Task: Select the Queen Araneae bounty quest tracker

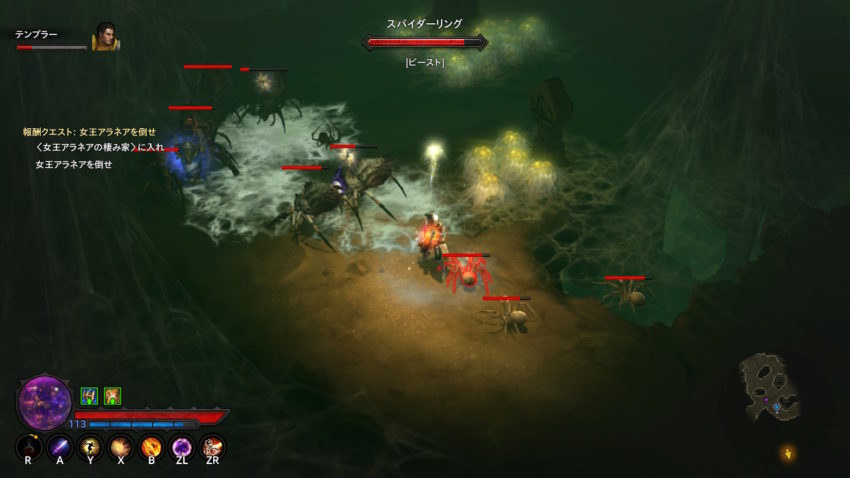Action: point(89,132)
